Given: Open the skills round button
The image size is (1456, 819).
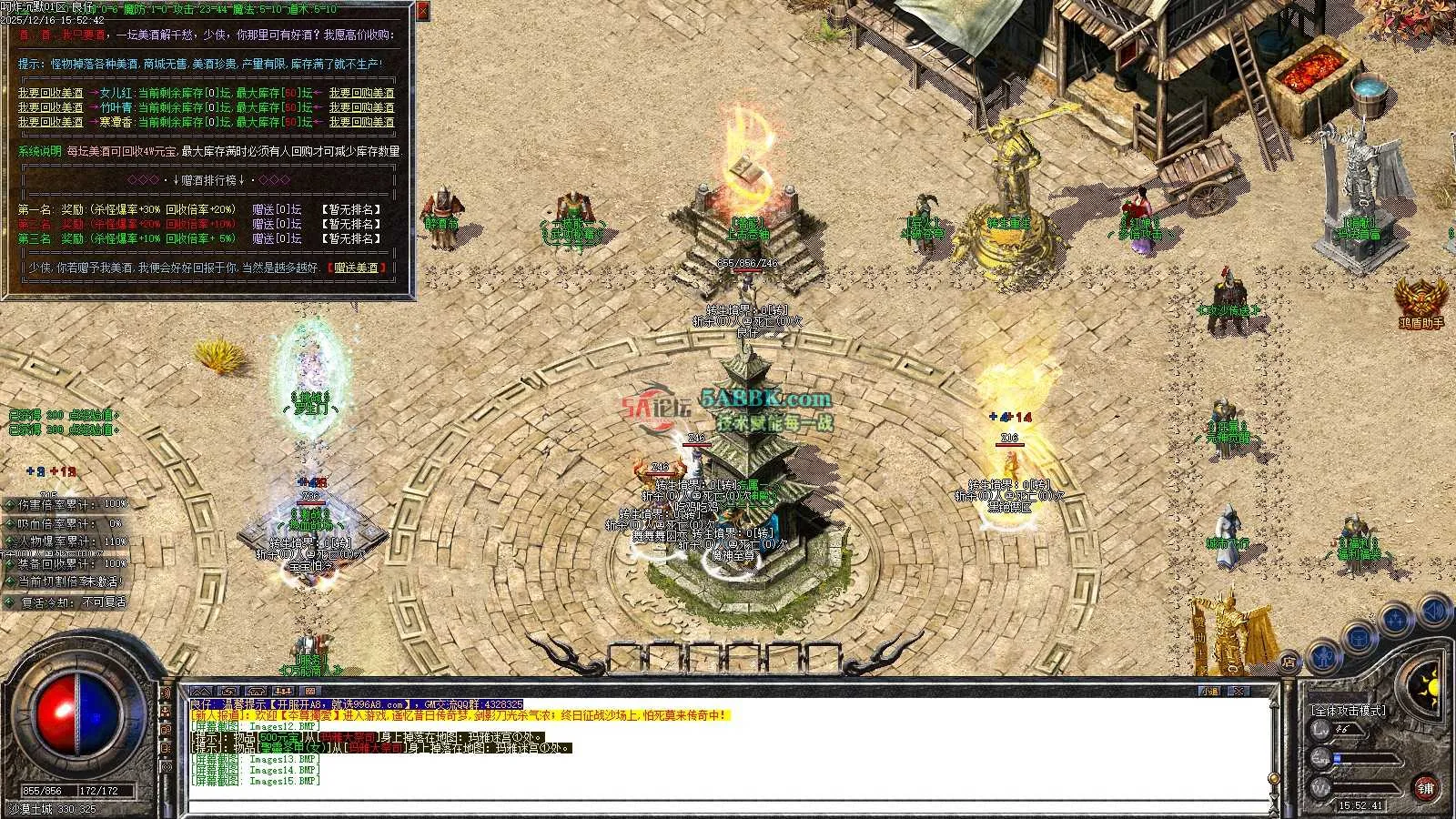Looking at the screenshot, I should click(x=1397, y=620).
